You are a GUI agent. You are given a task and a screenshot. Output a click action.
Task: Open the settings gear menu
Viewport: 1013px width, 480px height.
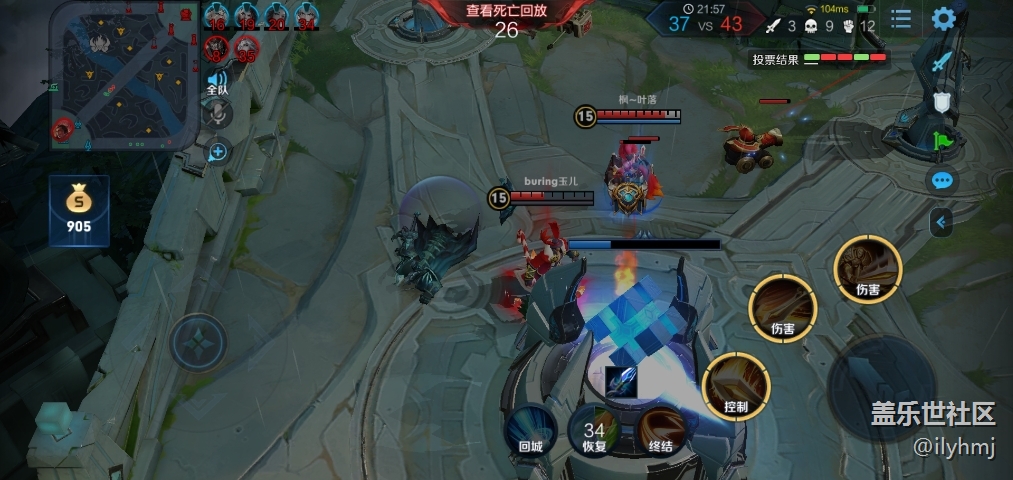tap(943, 18)
